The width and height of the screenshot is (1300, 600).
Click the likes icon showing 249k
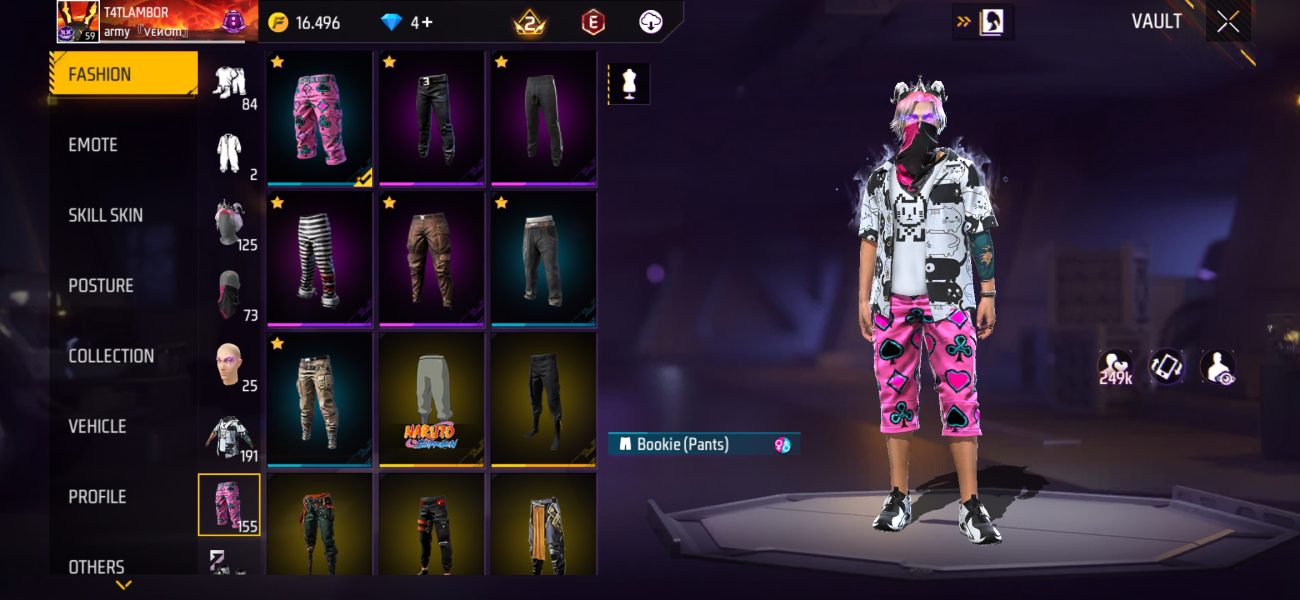pyautogui.click(x=1114, y=367)
